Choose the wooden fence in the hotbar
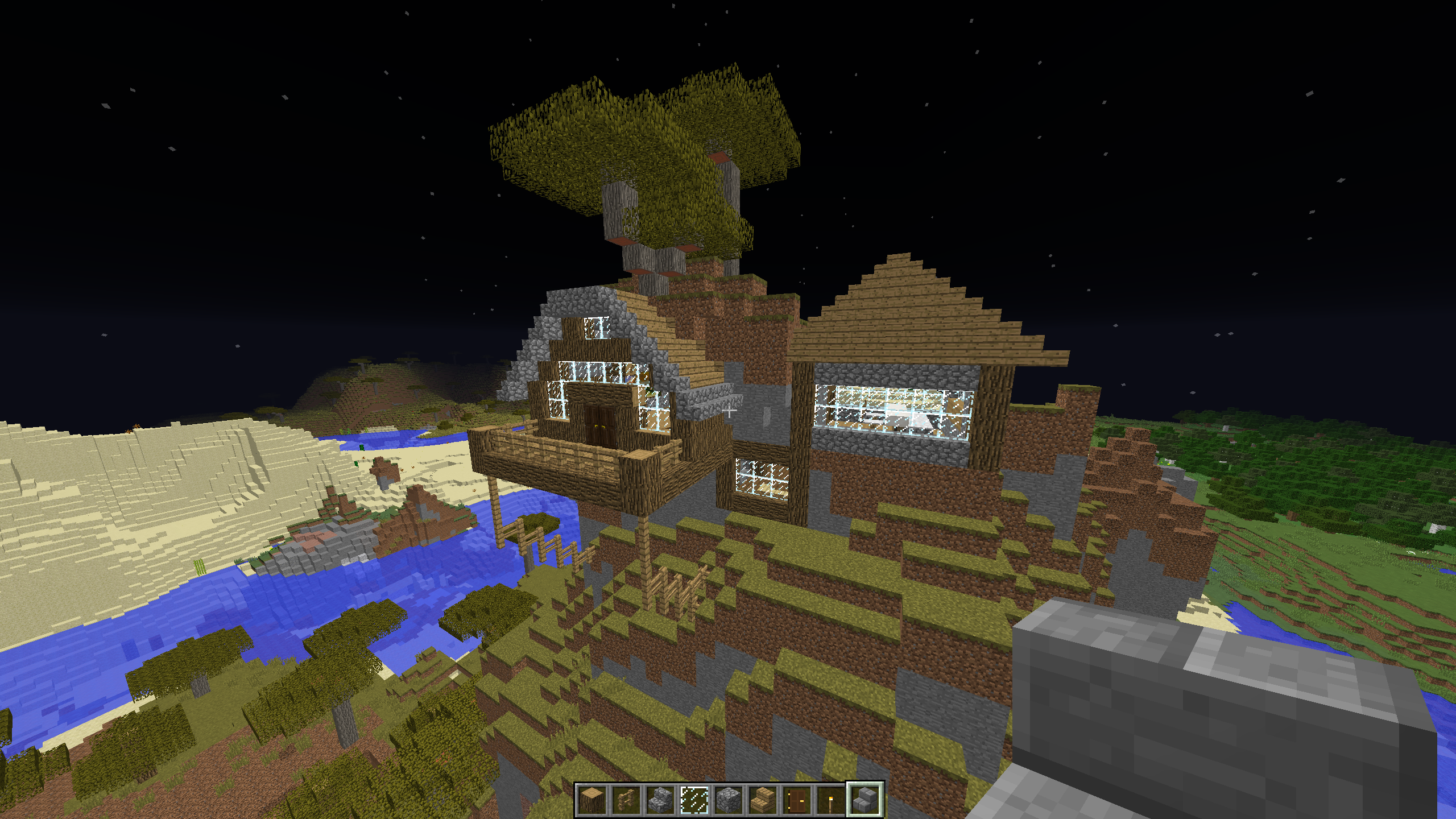Image resolution: width=1456 pixels, height=819 pixels. point(626,799)
